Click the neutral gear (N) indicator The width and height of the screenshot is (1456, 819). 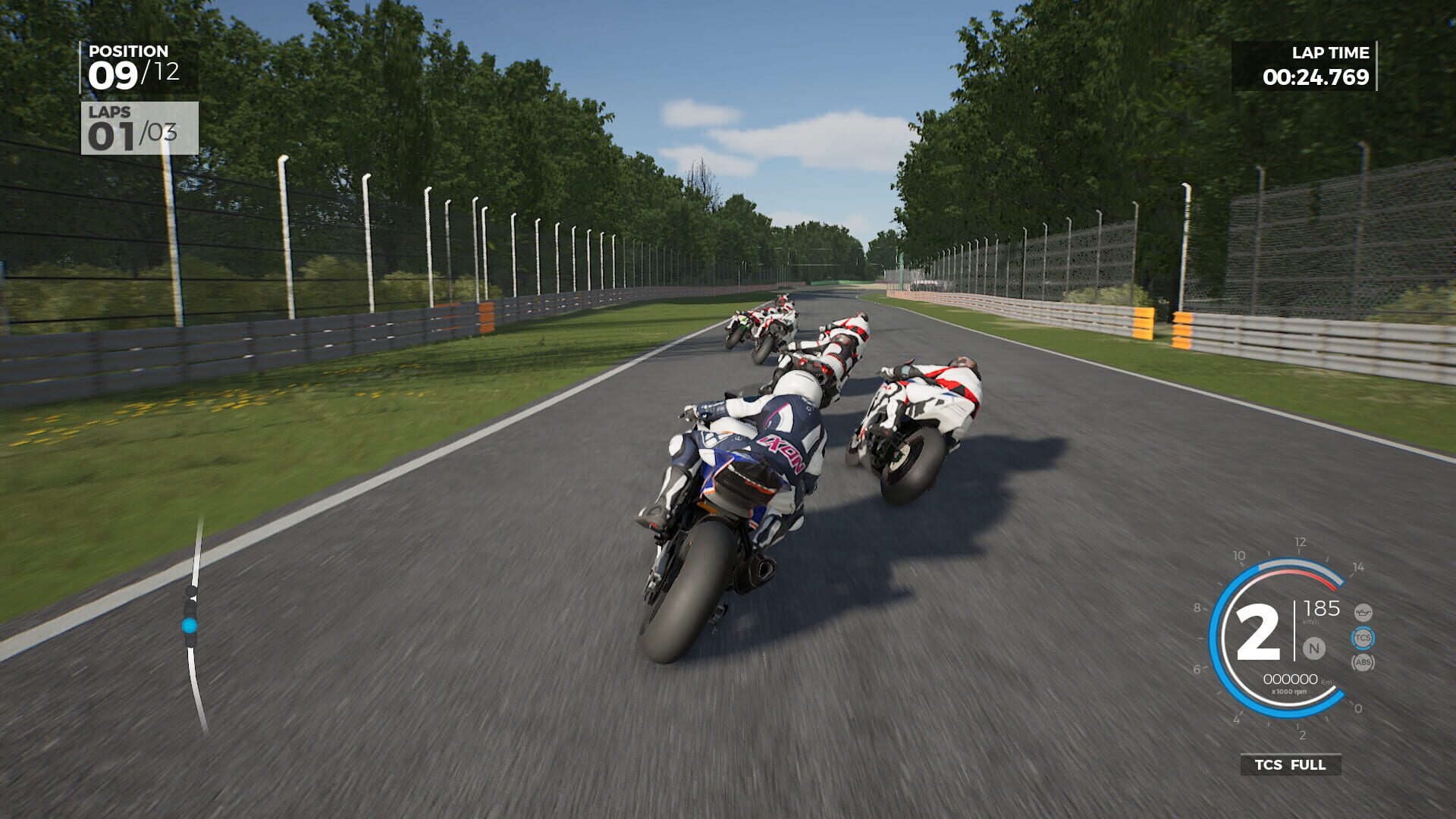1314,648
